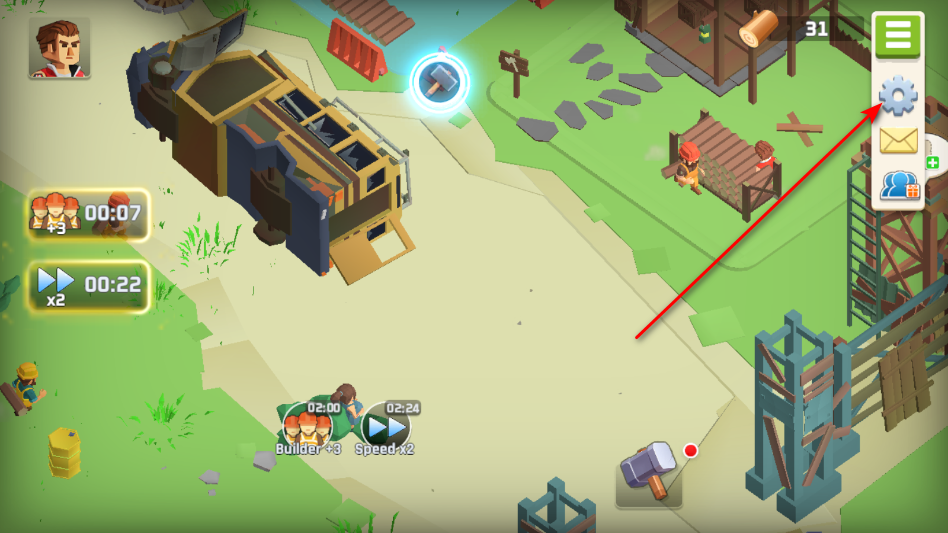Open the mail envelope inbox
Viewport: 948px width, 533px height.
click(898, 141)
